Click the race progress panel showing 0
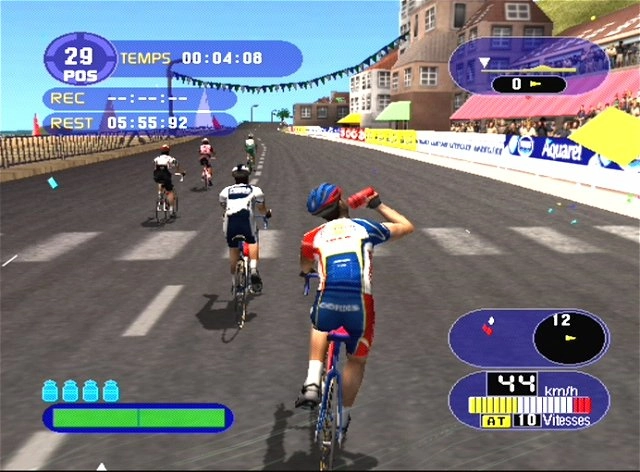 (528, 68)
